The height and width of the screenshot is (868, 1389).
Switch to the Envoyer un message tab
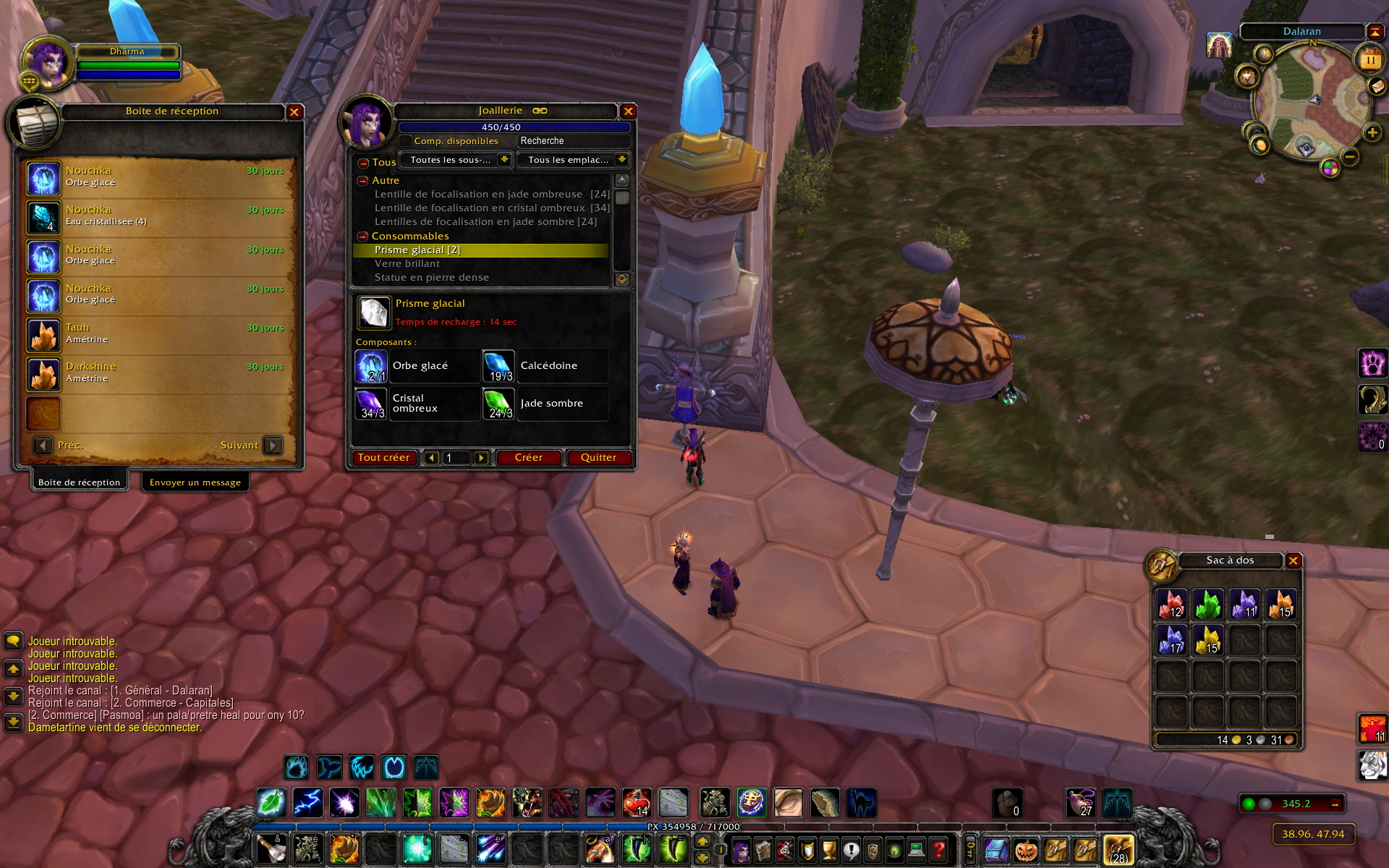click(x=195, y=482)
